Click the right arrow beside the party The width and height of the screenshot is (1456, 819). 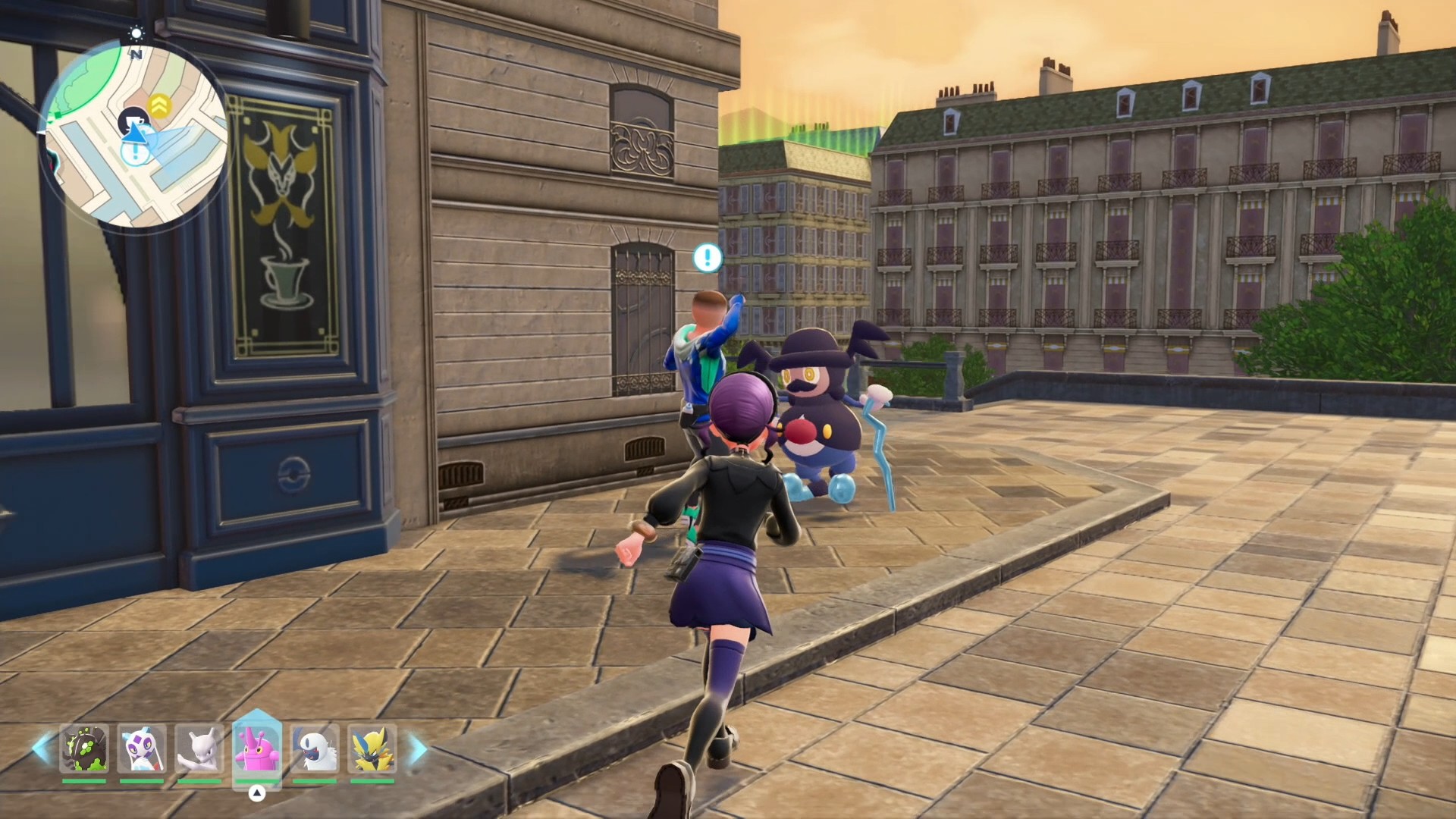coord(418,748)
